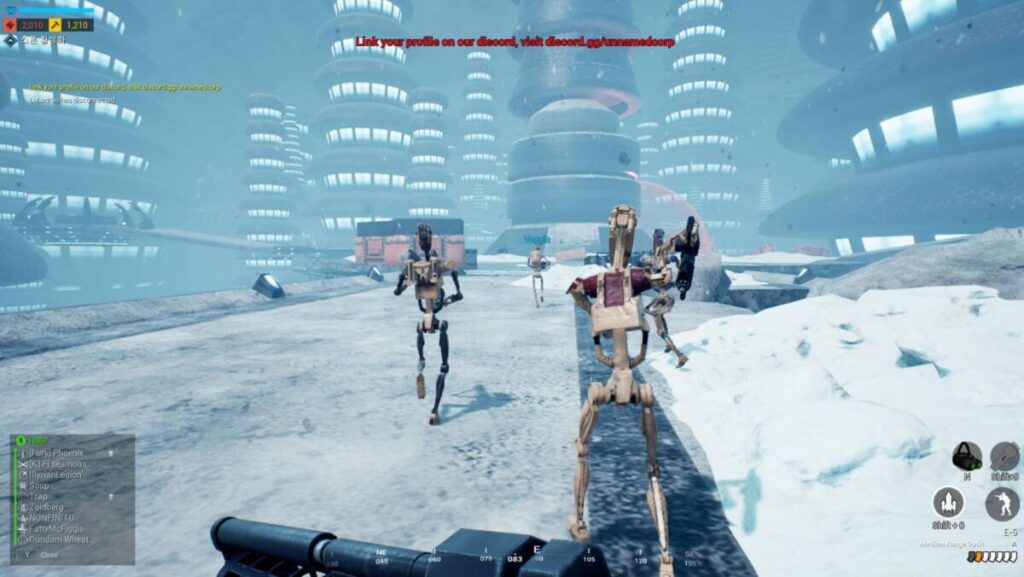Screen dimensions: 1024x577
Task: Click Gundam Wheat in the squad roster
Action: (x=58, y=539)
